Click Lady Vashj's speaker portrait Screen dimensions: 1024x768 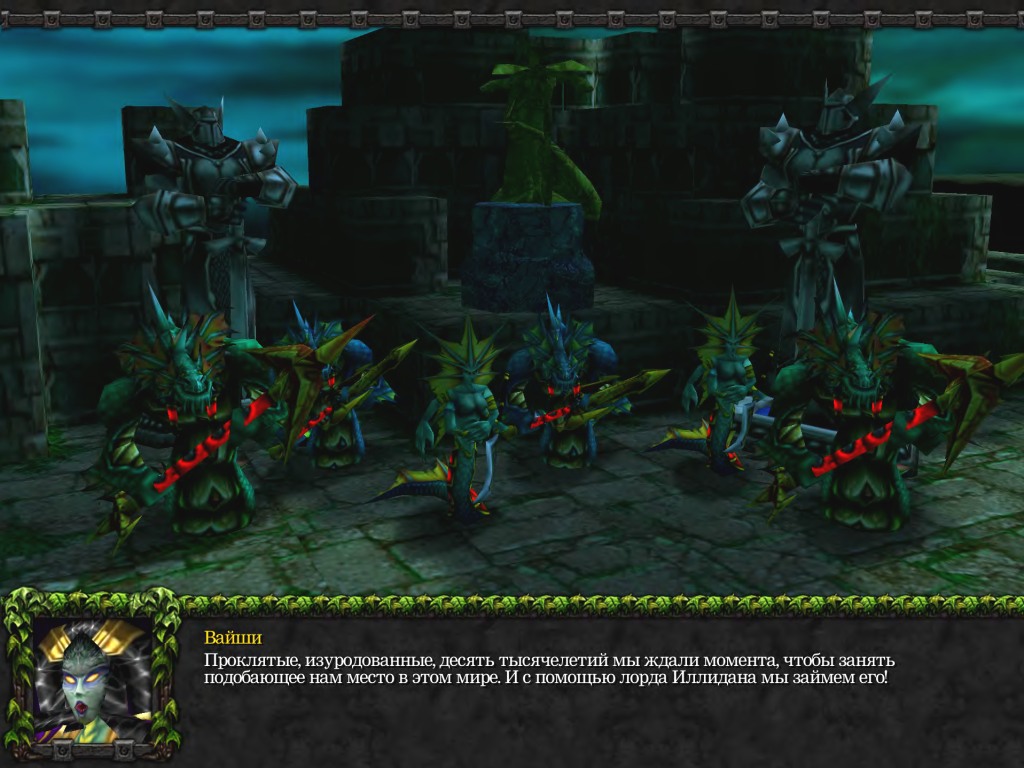tap(92, 678)
